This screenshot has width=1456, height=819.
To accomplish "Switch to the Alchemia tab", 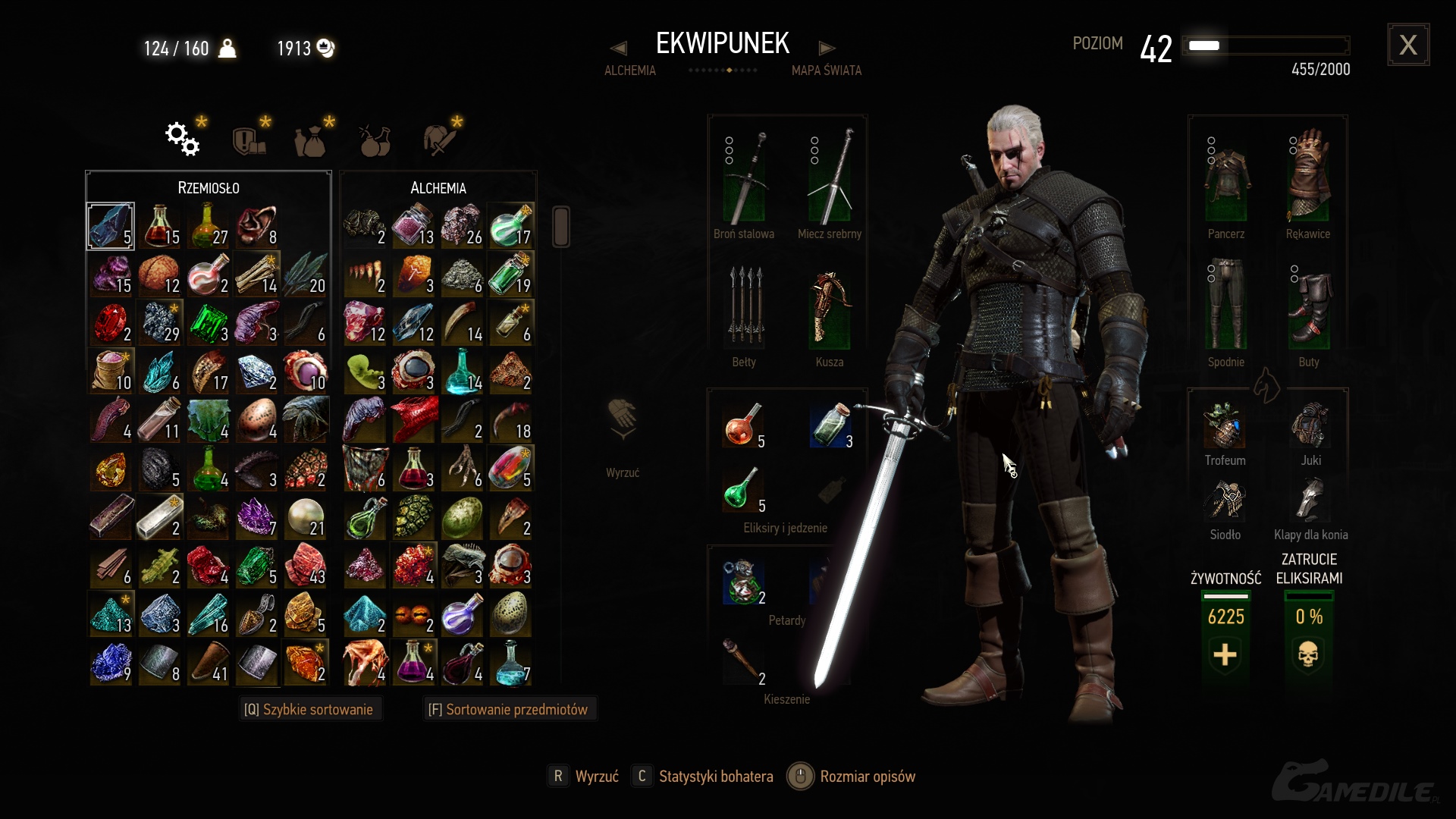I will 629,71.
